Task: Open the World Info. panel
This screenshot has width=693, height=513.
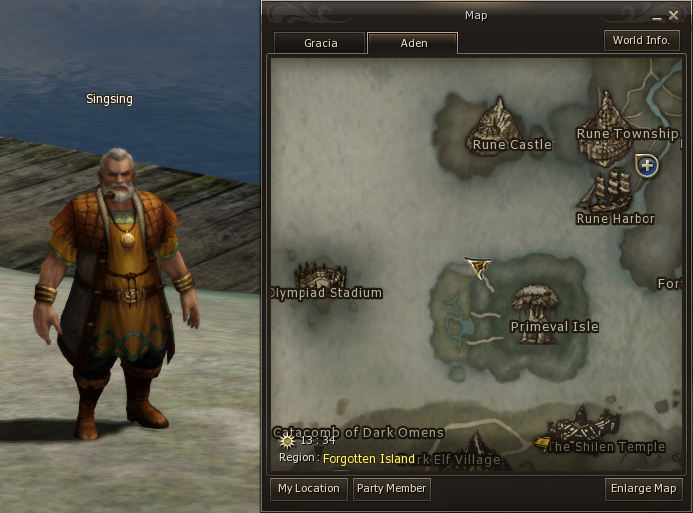Action: tap(641, 40)
